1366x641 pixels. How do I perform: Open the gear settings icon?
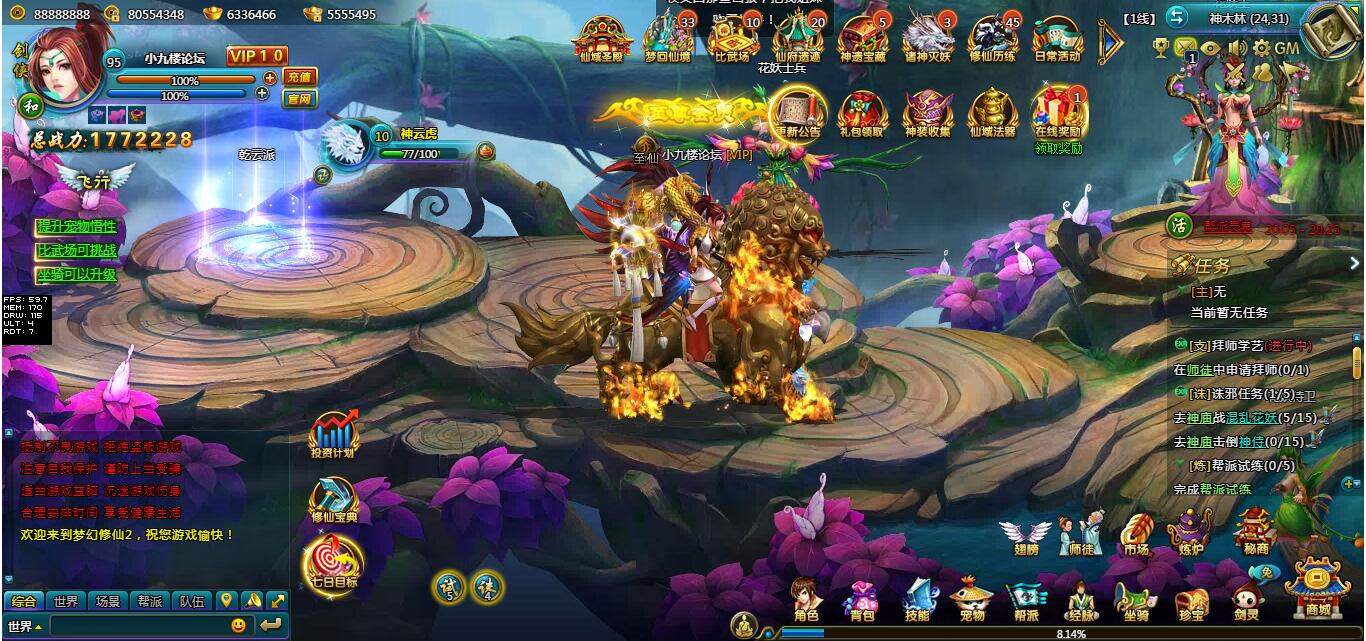pyautogui.click(x=1261, y=48)
